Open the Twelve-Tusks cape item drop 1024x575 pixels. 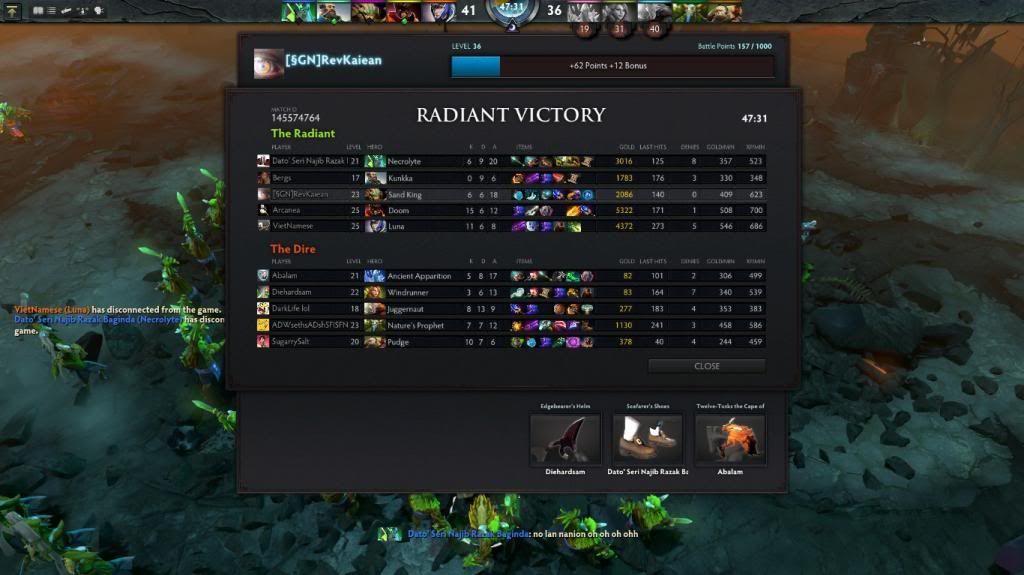(730, 439)
